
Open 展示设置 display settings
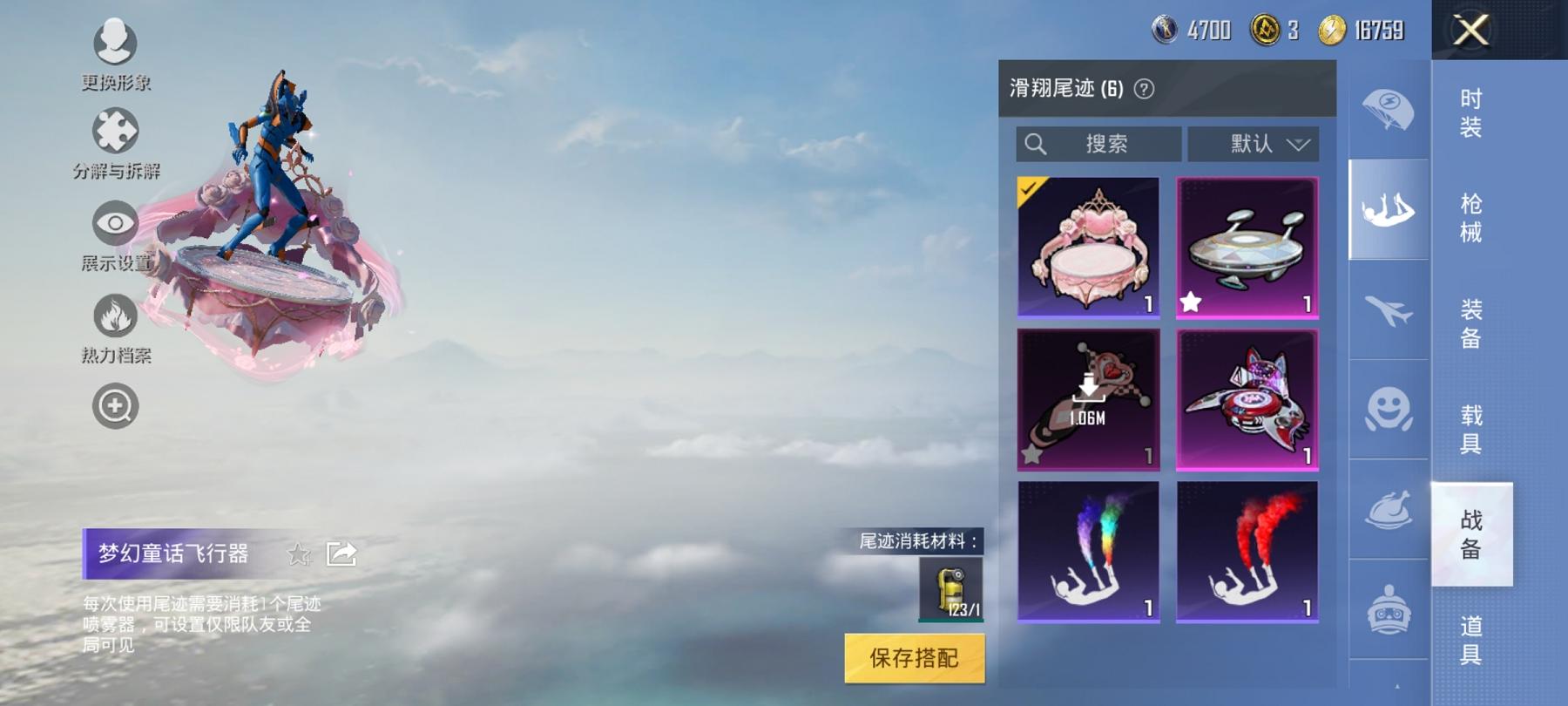116,225
